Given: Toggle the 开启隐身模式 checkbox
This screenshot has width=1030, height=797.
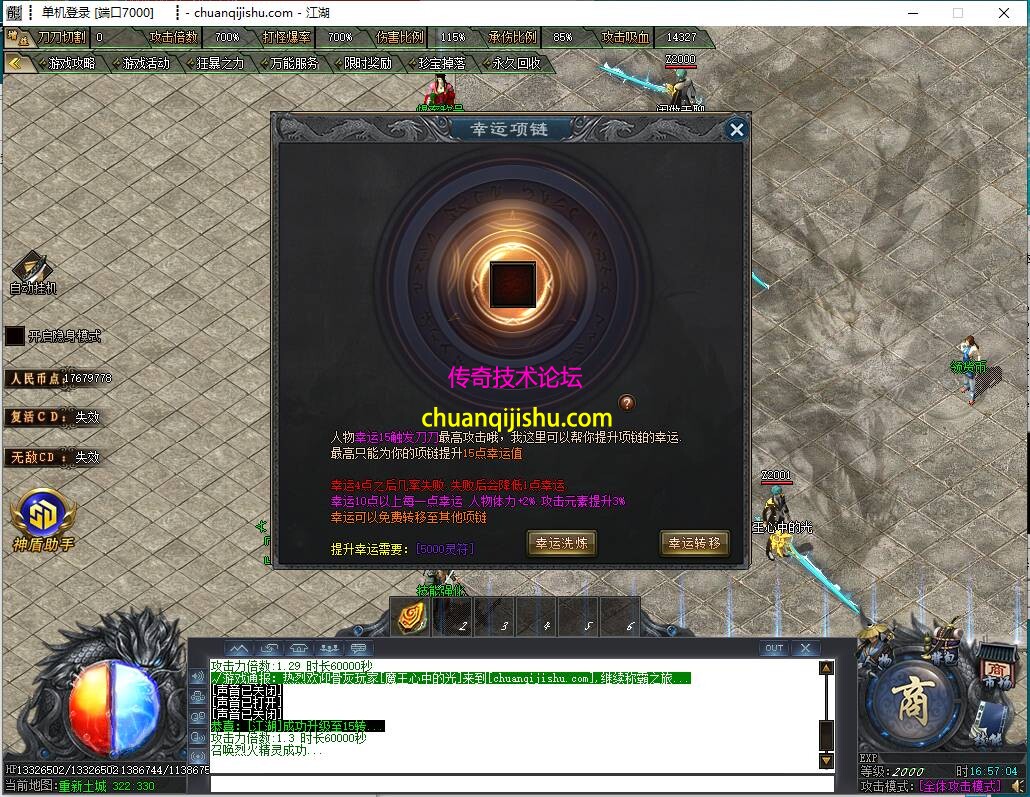Looking at the screenshot, I should coord(15,336).
